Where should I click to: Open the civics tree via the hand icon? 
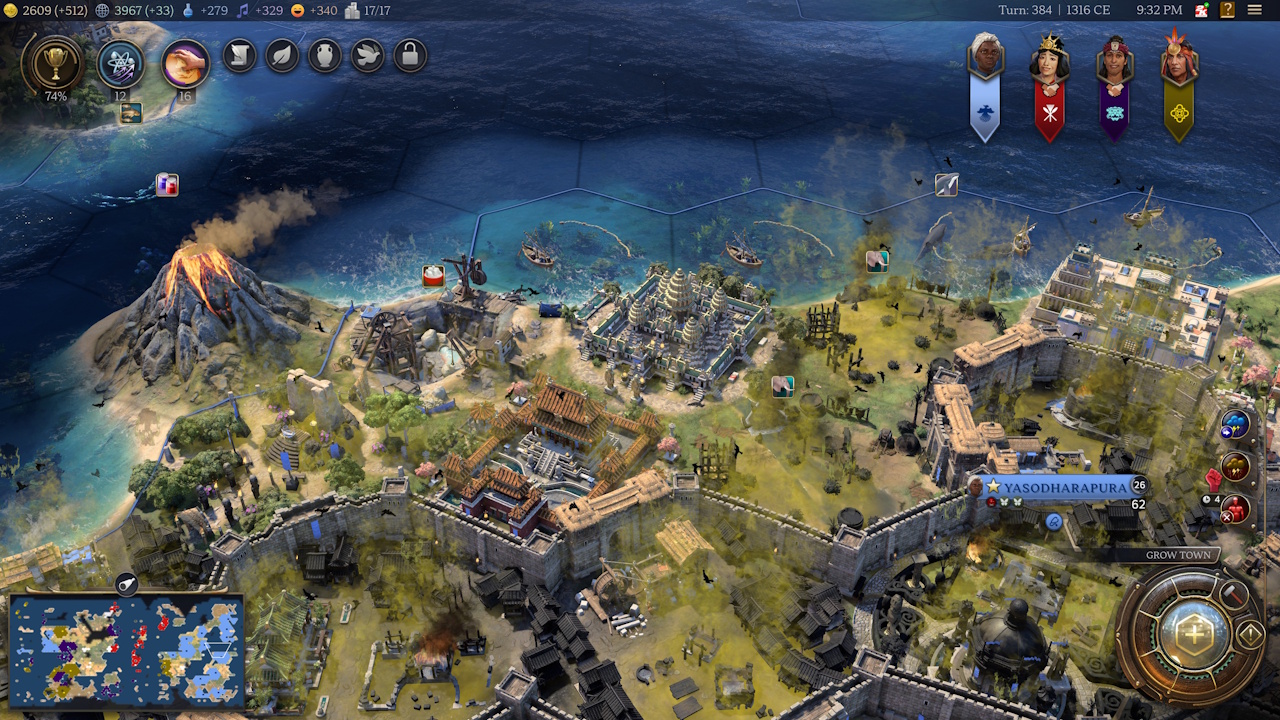coord(183,63)
